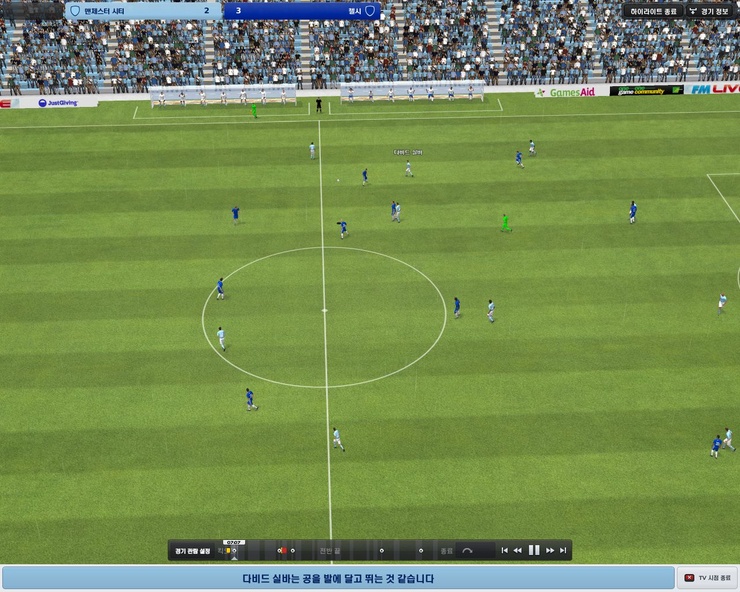The height and width of the screenshot is (592, 740).
Task: Fast-forward the match replay
Action: tap(550, 550)
